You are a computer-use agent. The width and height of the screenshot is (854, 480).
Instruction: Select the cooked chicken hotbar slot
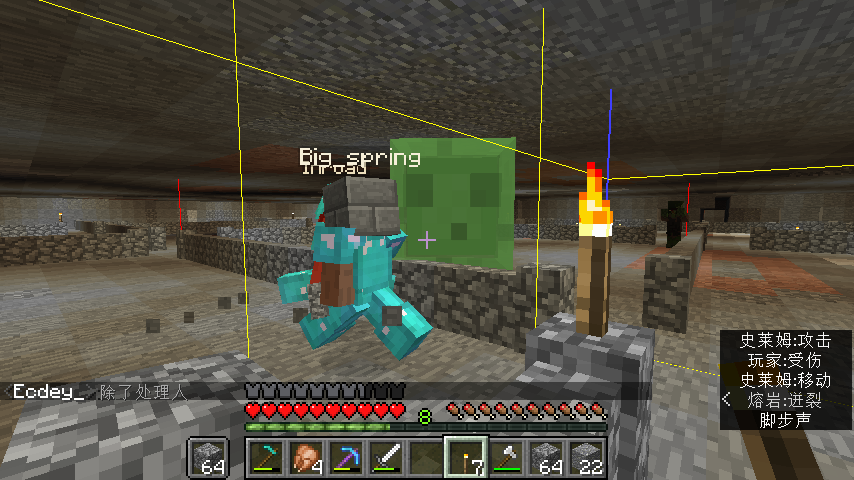tap(305, 458)
